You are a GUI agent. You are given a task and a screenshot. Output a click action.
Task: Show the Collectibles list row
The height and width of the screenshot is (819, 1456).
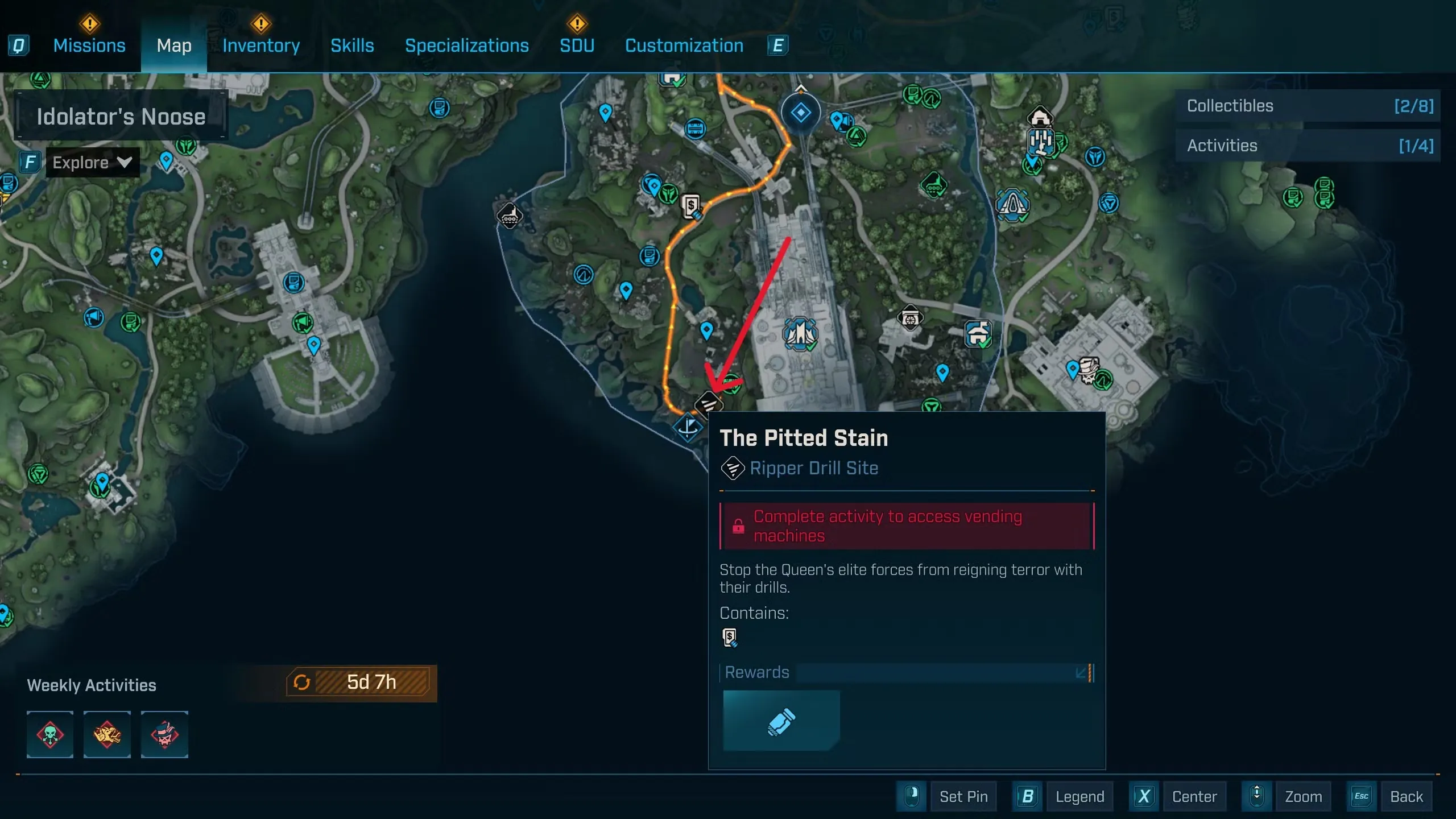coord(1307,106)
